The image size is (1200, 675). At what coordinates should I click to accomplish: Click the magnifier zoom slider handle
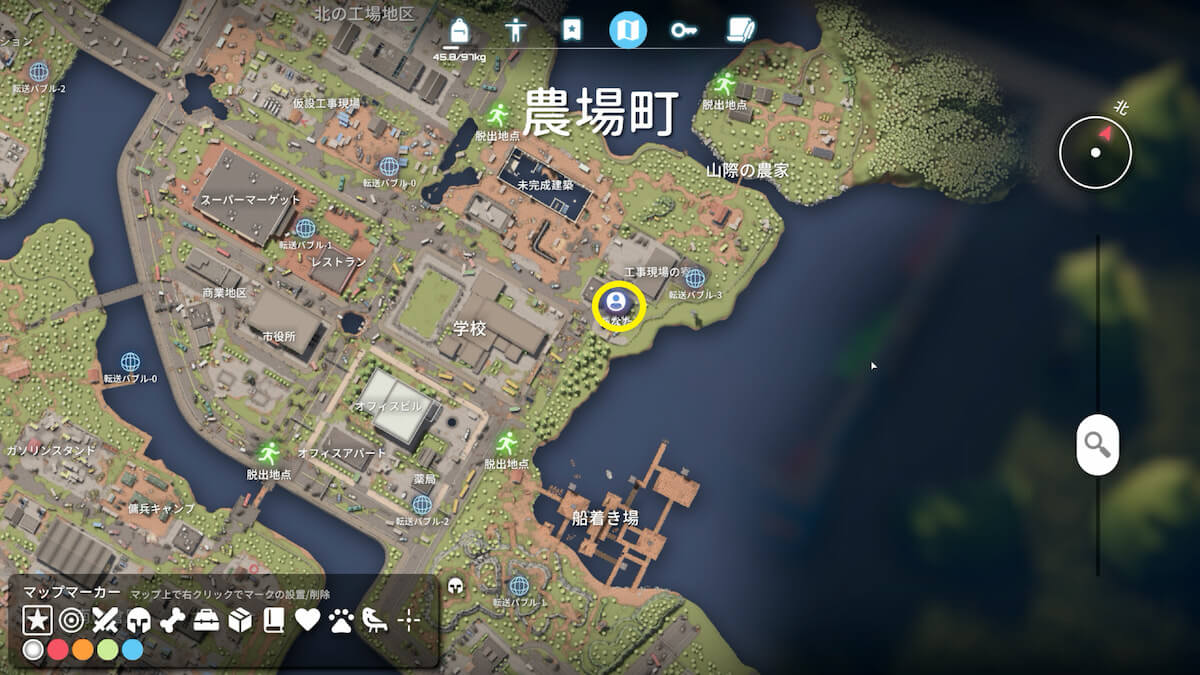tap(1097, 444)
